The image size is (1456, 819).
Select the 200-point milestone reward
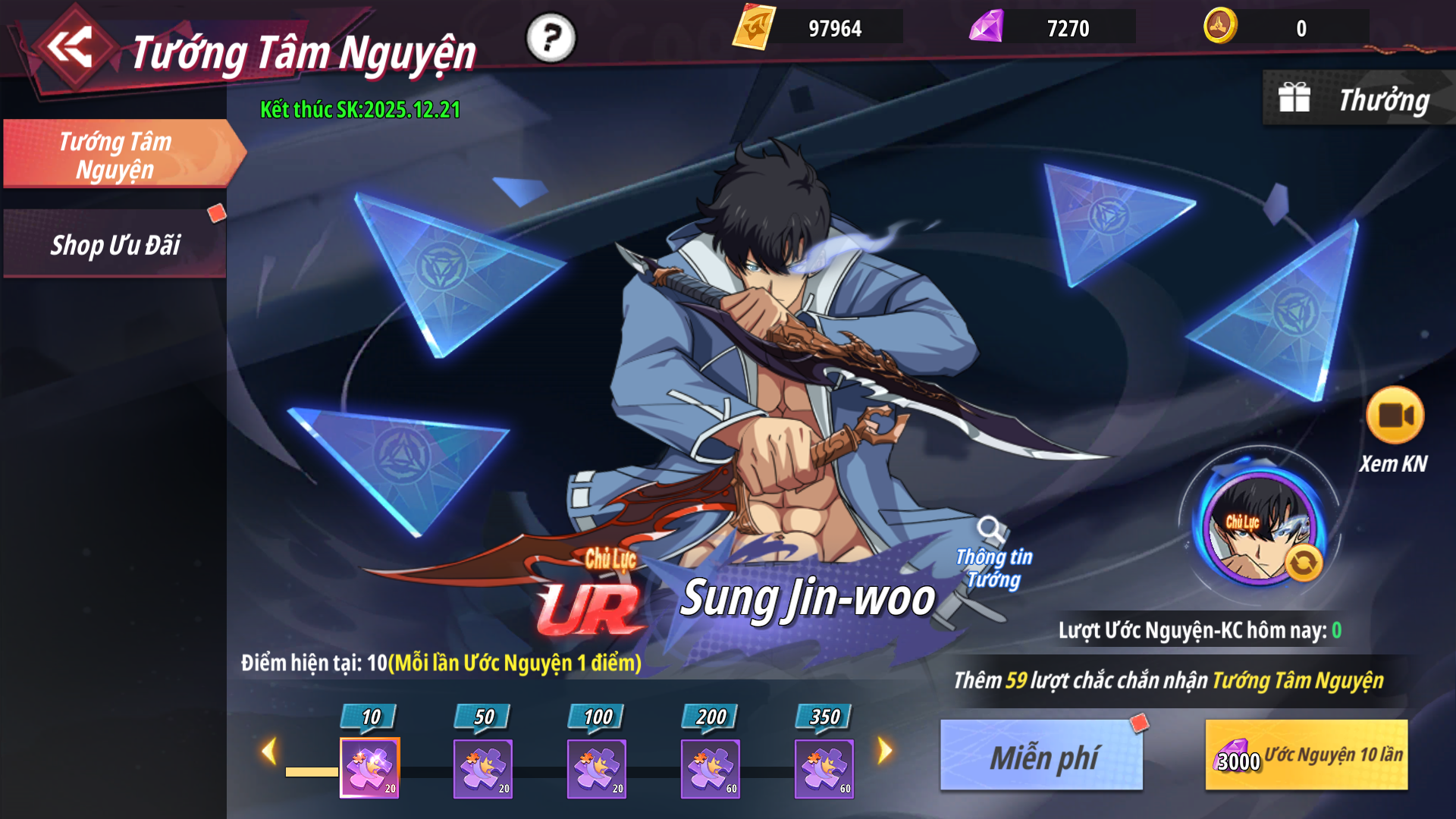[x=711, y=767]
